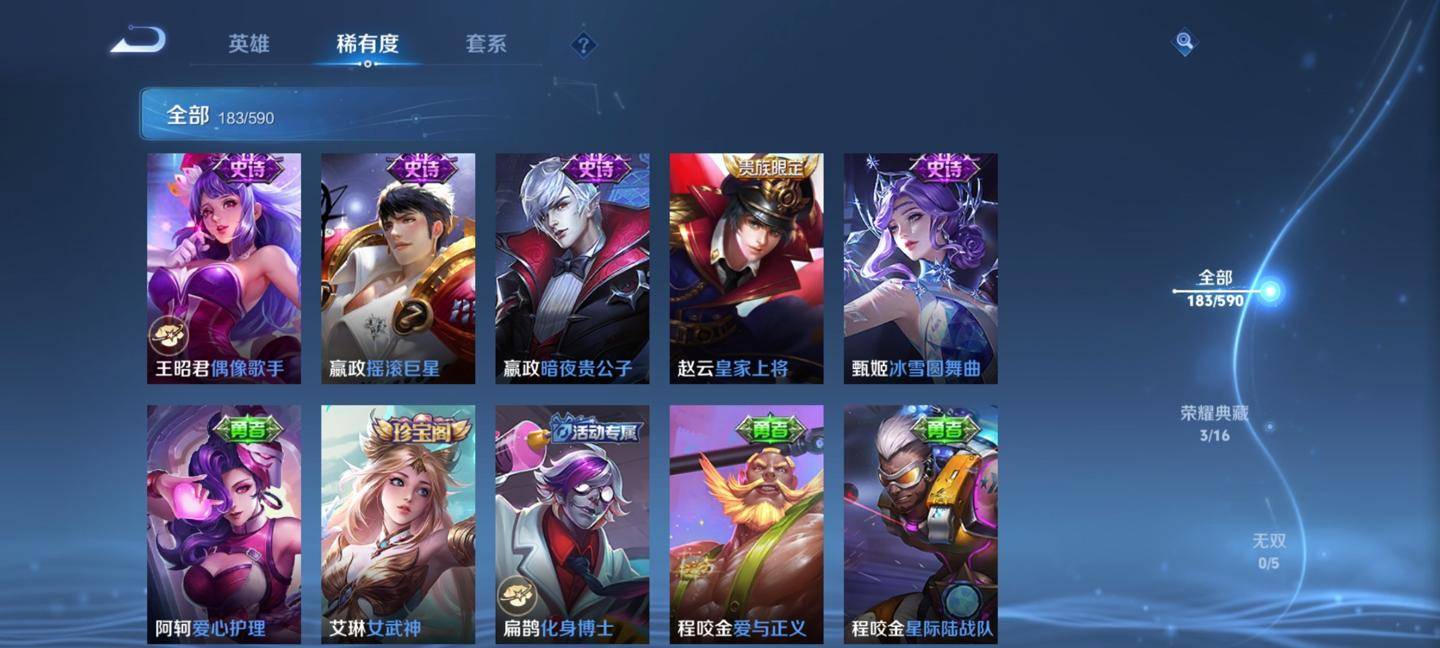Jump to 荣耀典藏 rarity category
The image size is (1440, 648).
[x=1214, y=423]
